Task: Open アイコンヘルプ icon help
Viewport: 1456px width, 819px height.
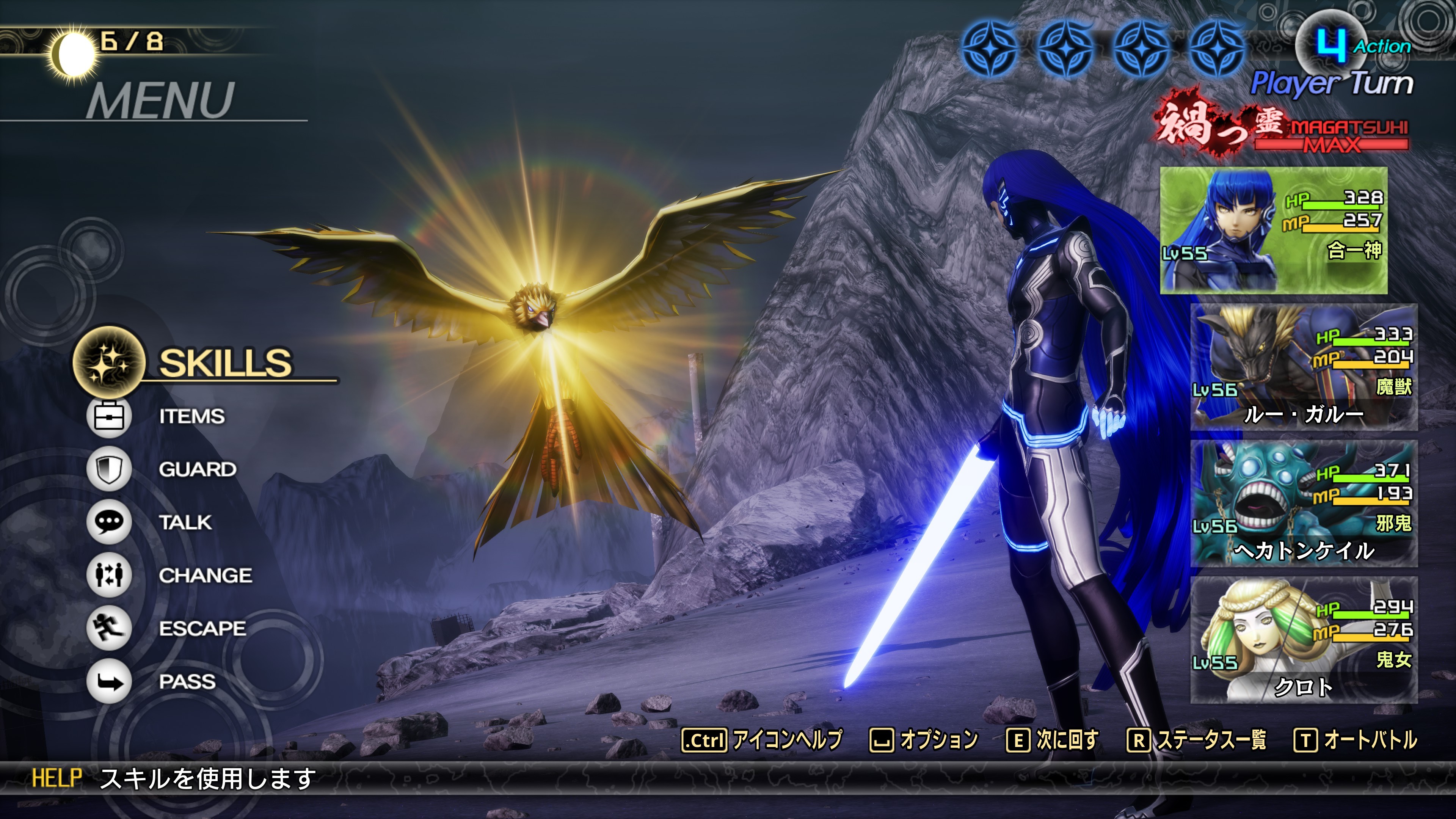Action: coord(761,740)
